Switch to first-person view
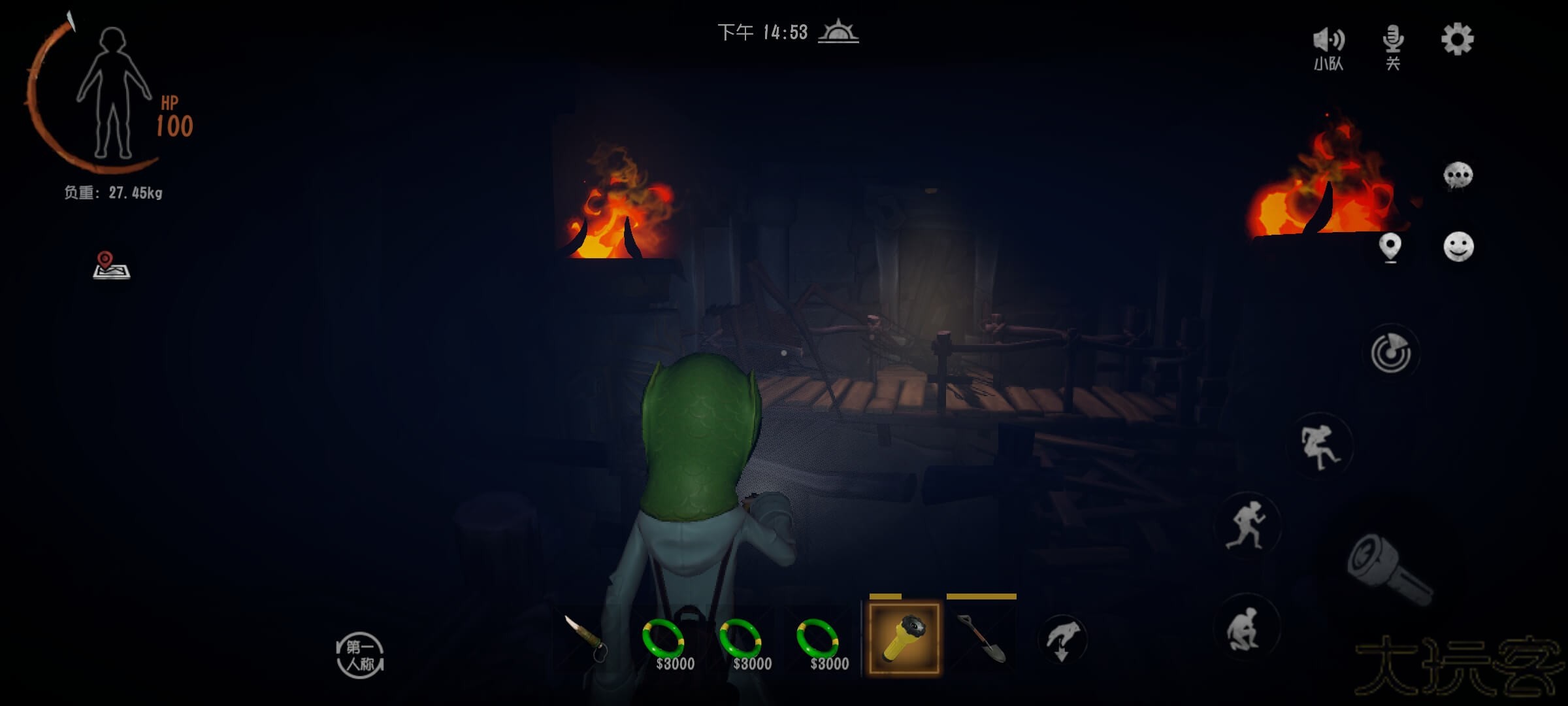 pos(360,656)
